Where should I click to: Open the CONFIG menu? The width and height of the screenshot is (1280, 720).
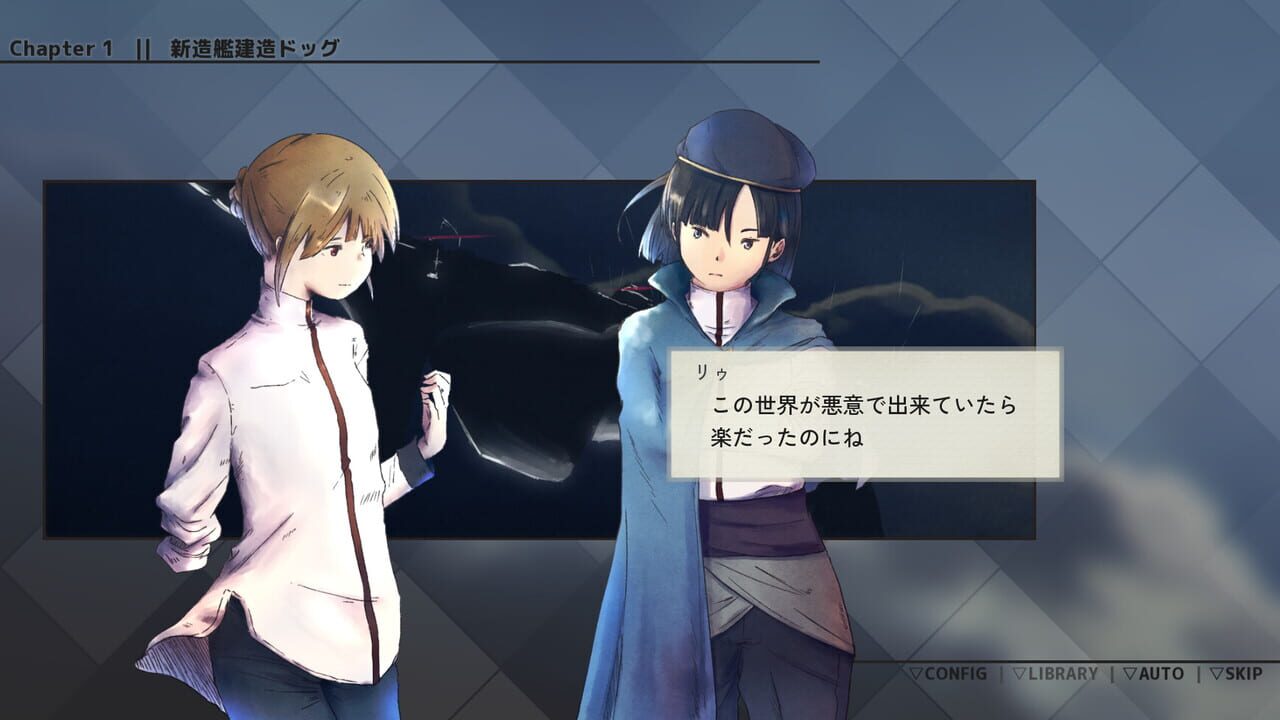956,673
